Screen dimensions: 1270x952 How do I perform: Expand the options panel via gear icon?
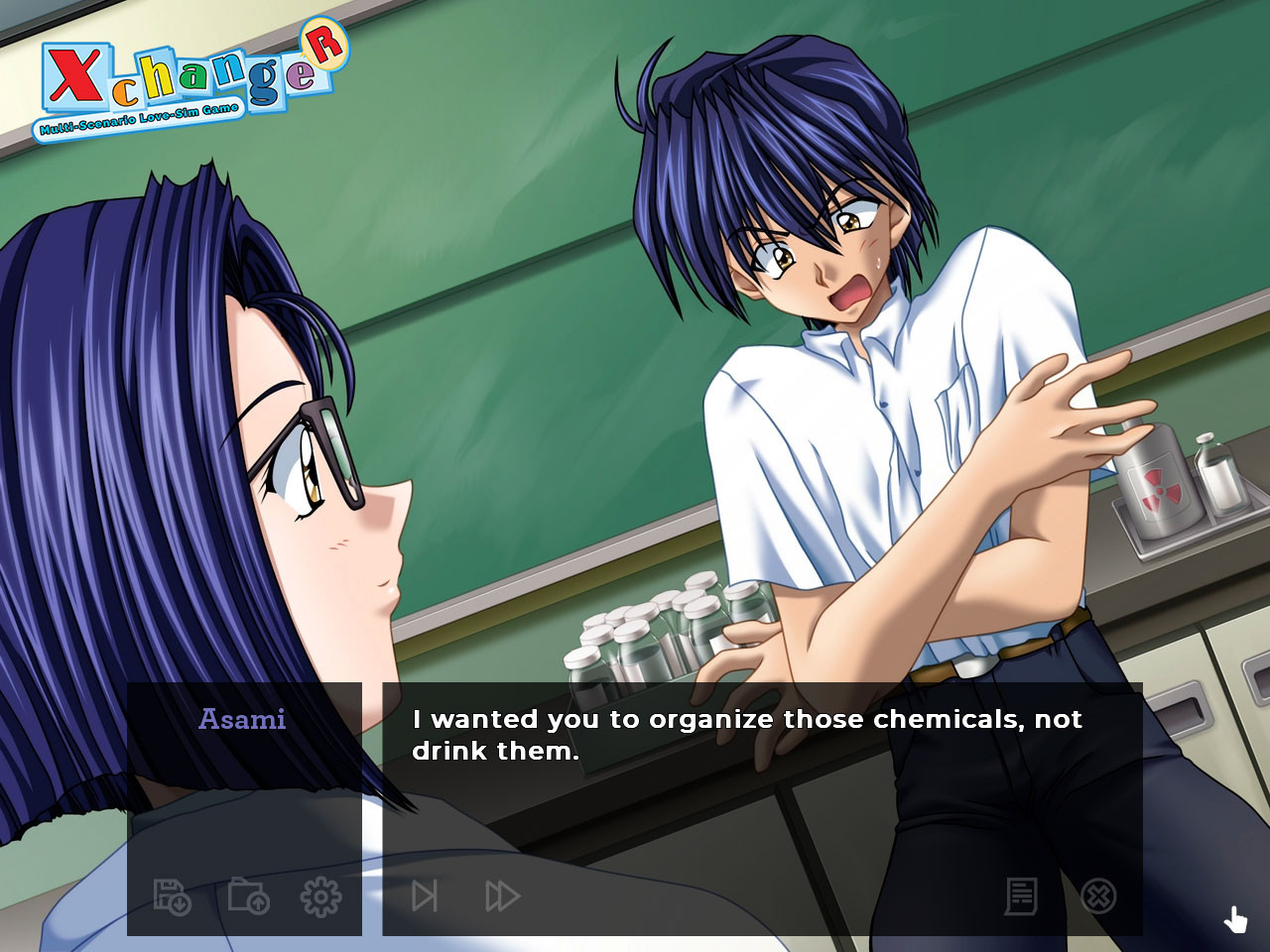[x=322, y=894]
